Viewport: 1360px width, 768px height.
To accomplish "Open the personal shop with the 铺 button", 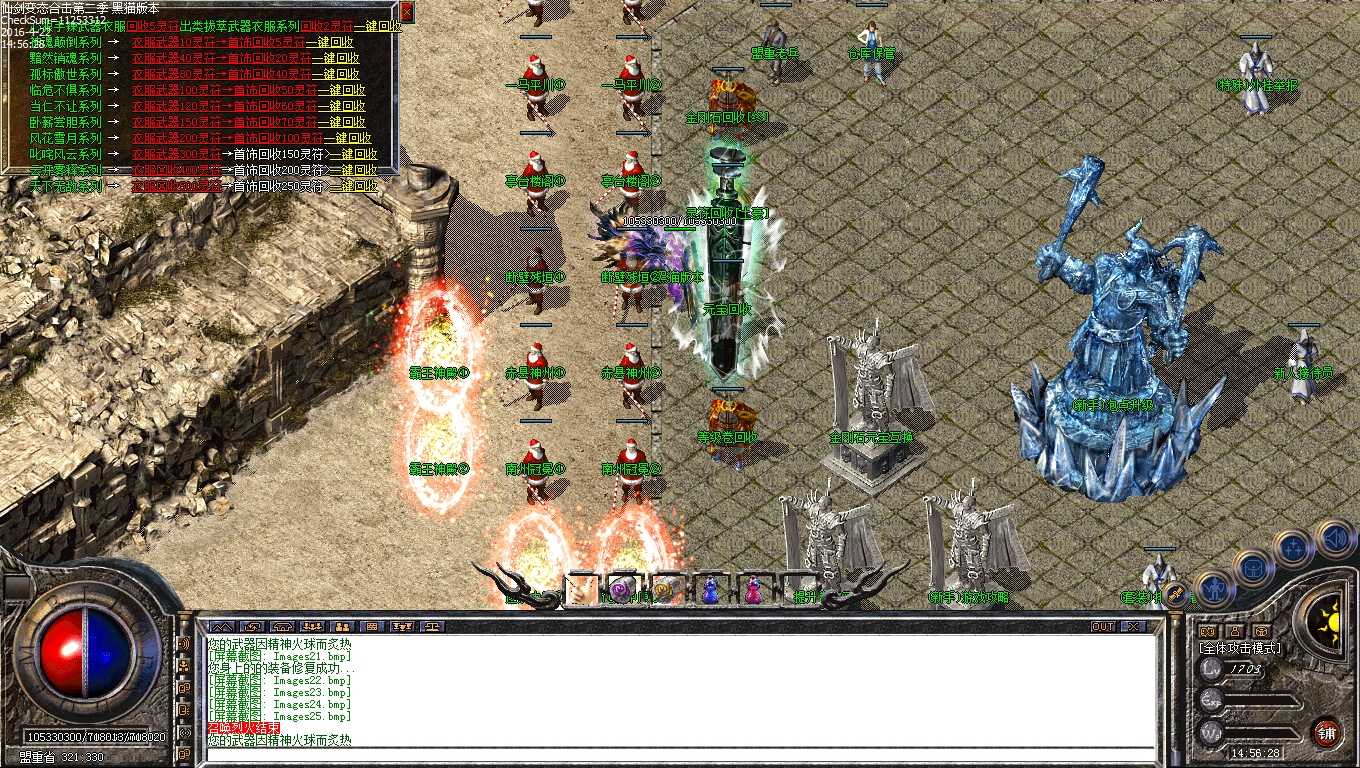I will 1328,733.
